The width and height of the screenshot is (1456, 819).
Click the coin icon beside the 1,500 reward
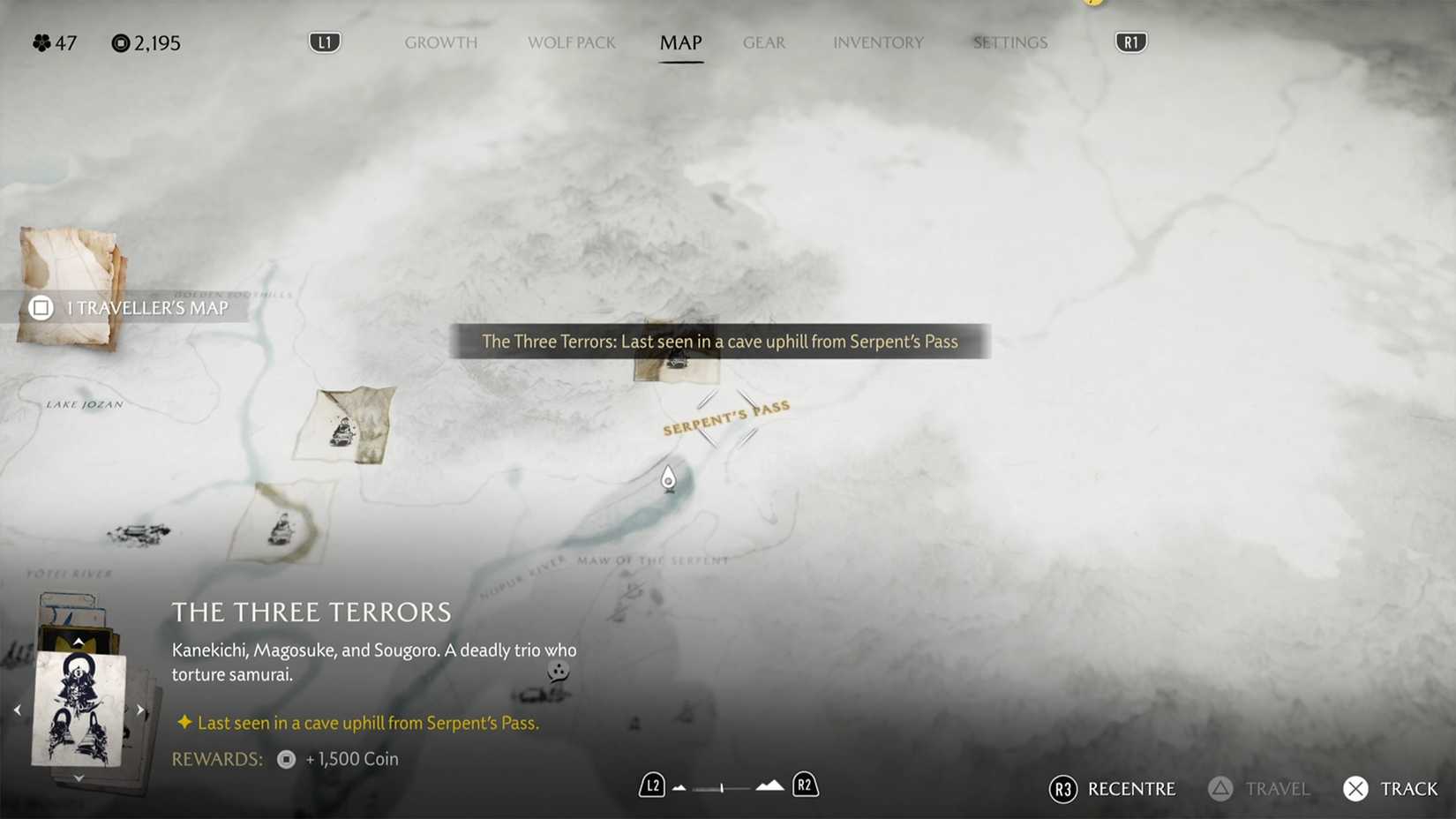(x=284, y=759)
